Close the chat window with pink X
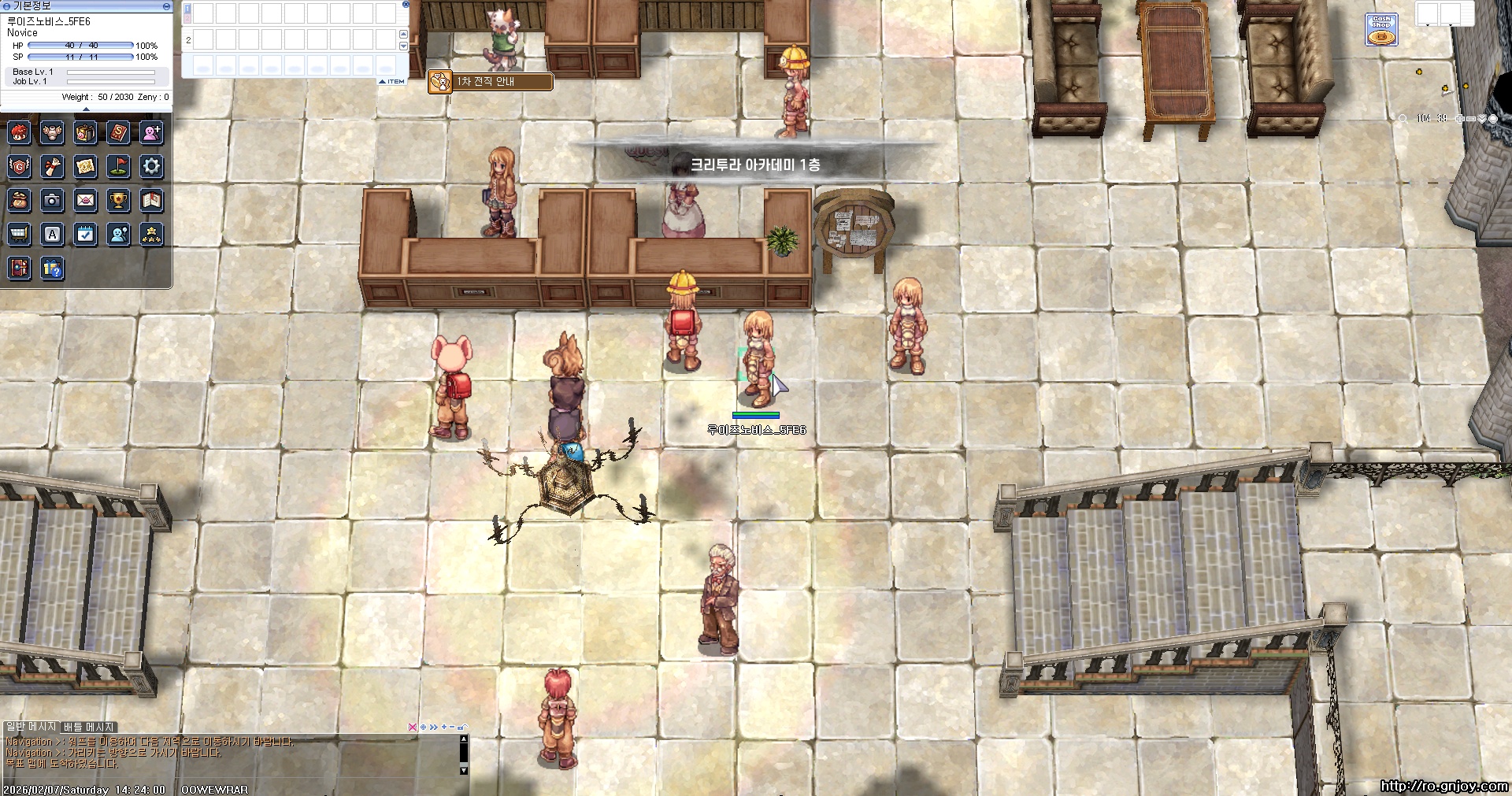The width and height of the screenshot is (1512, 796). pyautogui.click(x=412, y=727)
